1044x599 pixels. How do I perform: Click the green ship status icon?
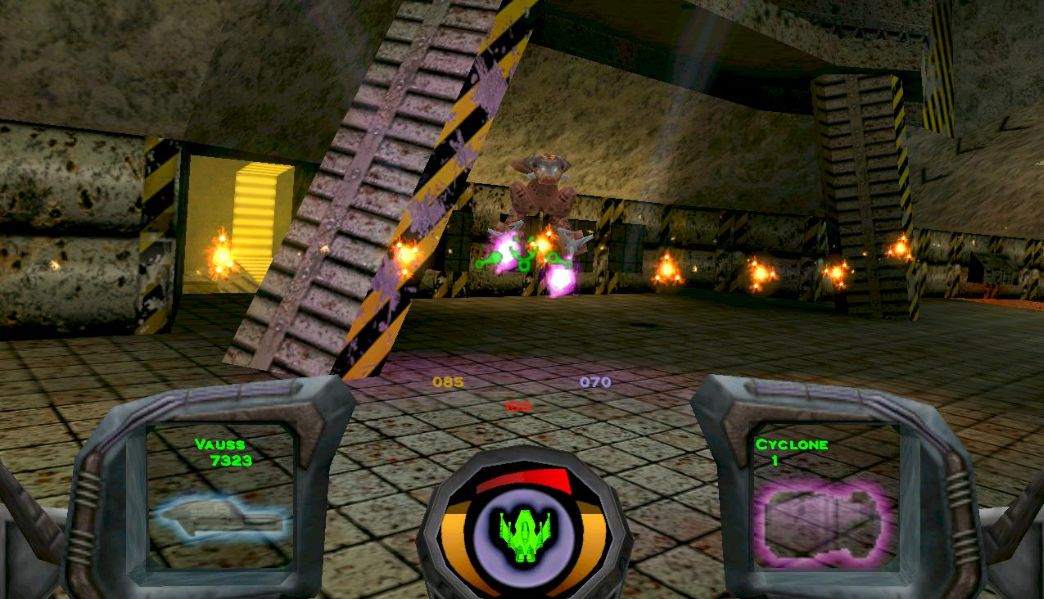pyautogui.click(x=522, y=529)
